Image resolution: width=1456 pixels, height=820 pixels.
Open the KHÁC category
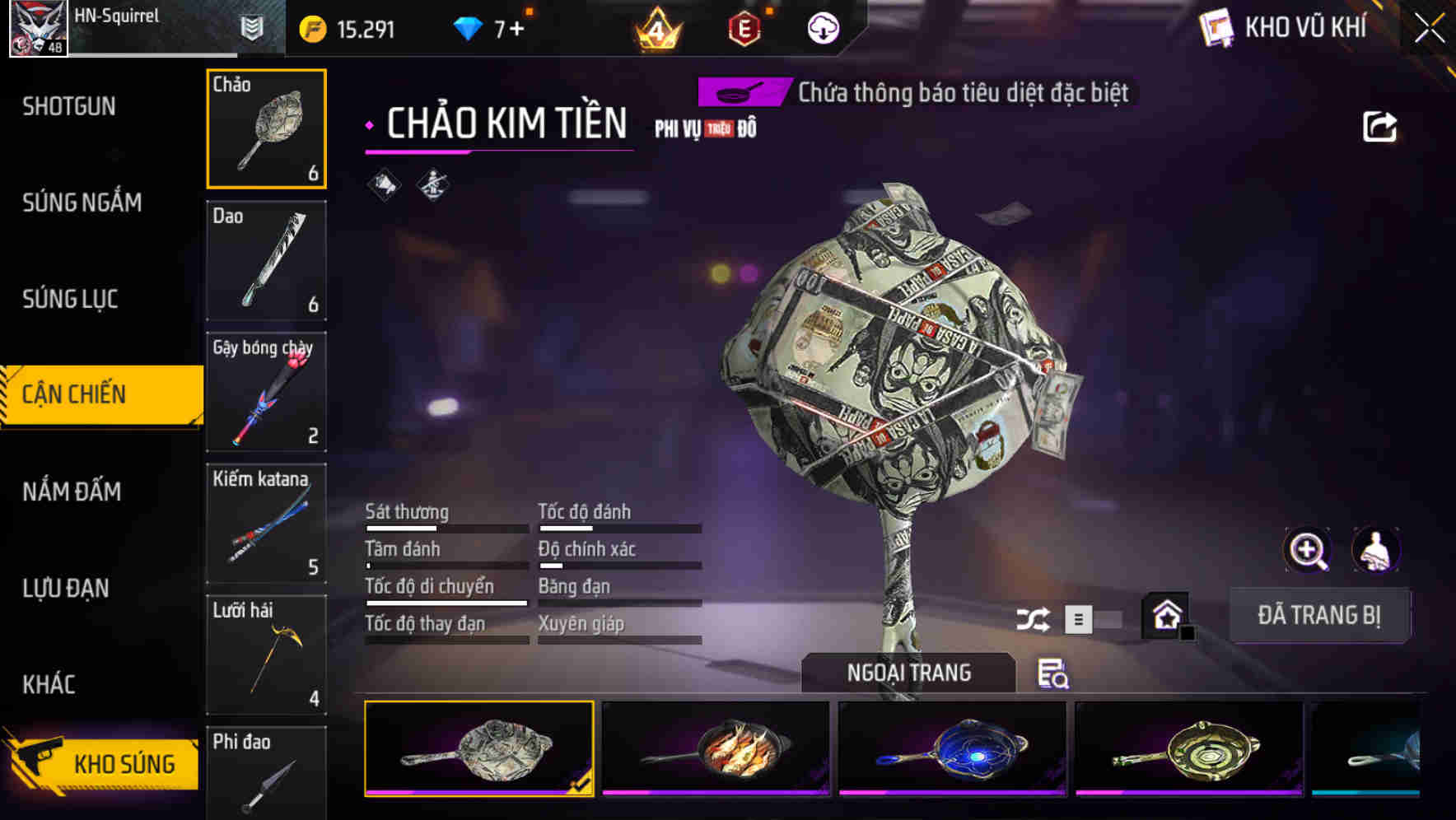pos(49,684)
